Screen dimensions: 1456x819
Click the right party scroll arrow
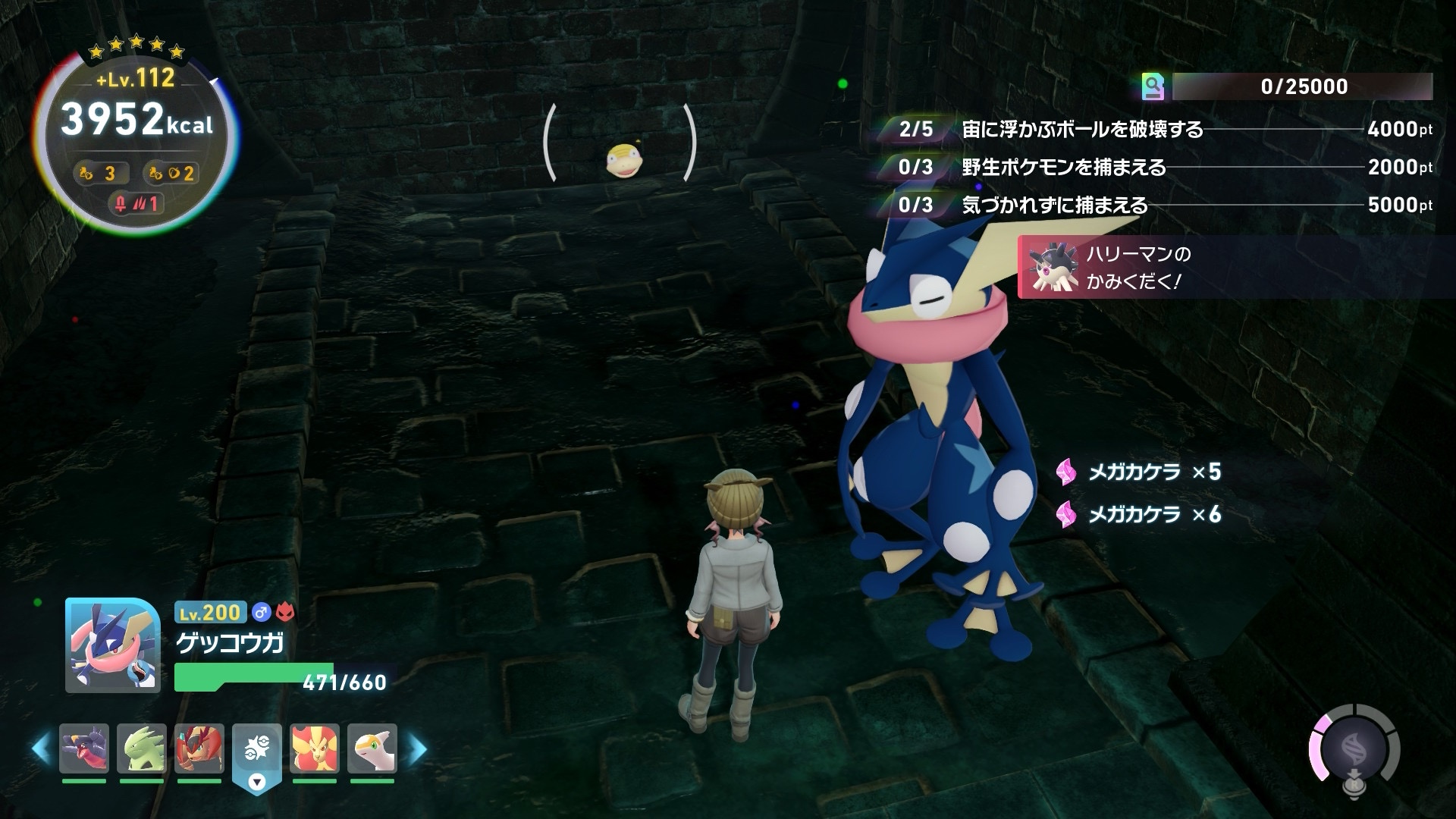(x=417, y=749)
